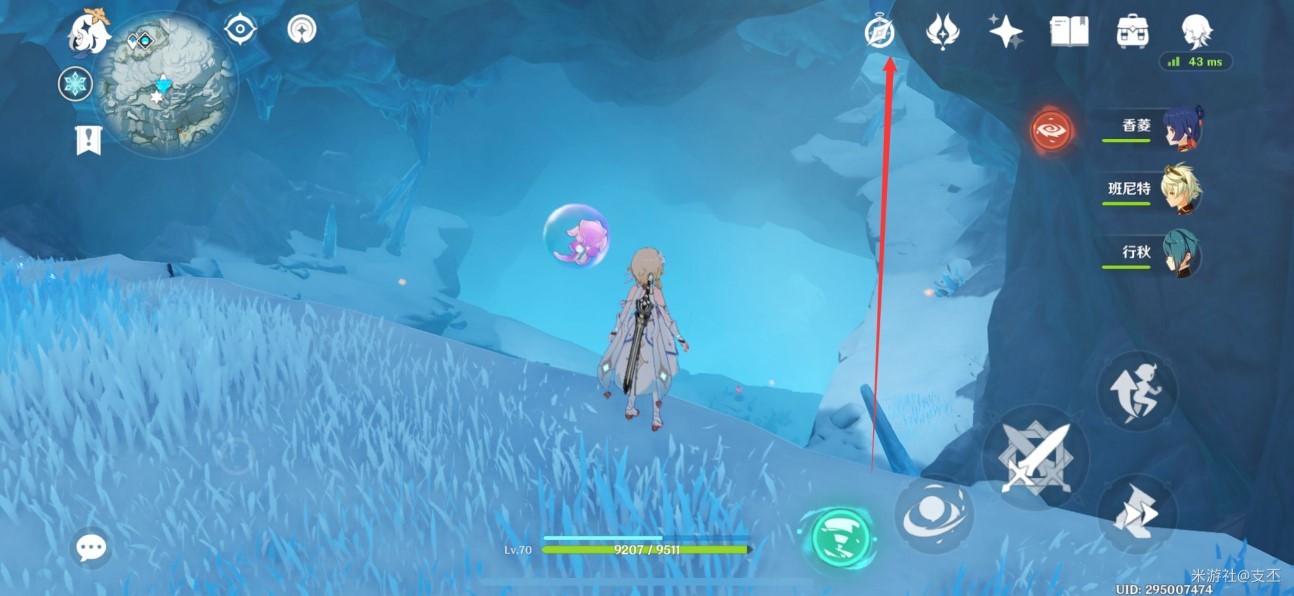Open the circular minimap
This screenshot has width=1294, height=596.
[x=167, y=85]
